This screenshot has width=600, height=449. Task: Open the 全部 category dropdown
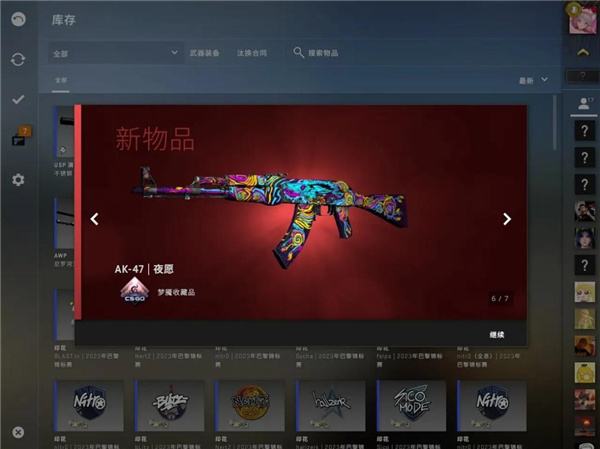point(115,52)
